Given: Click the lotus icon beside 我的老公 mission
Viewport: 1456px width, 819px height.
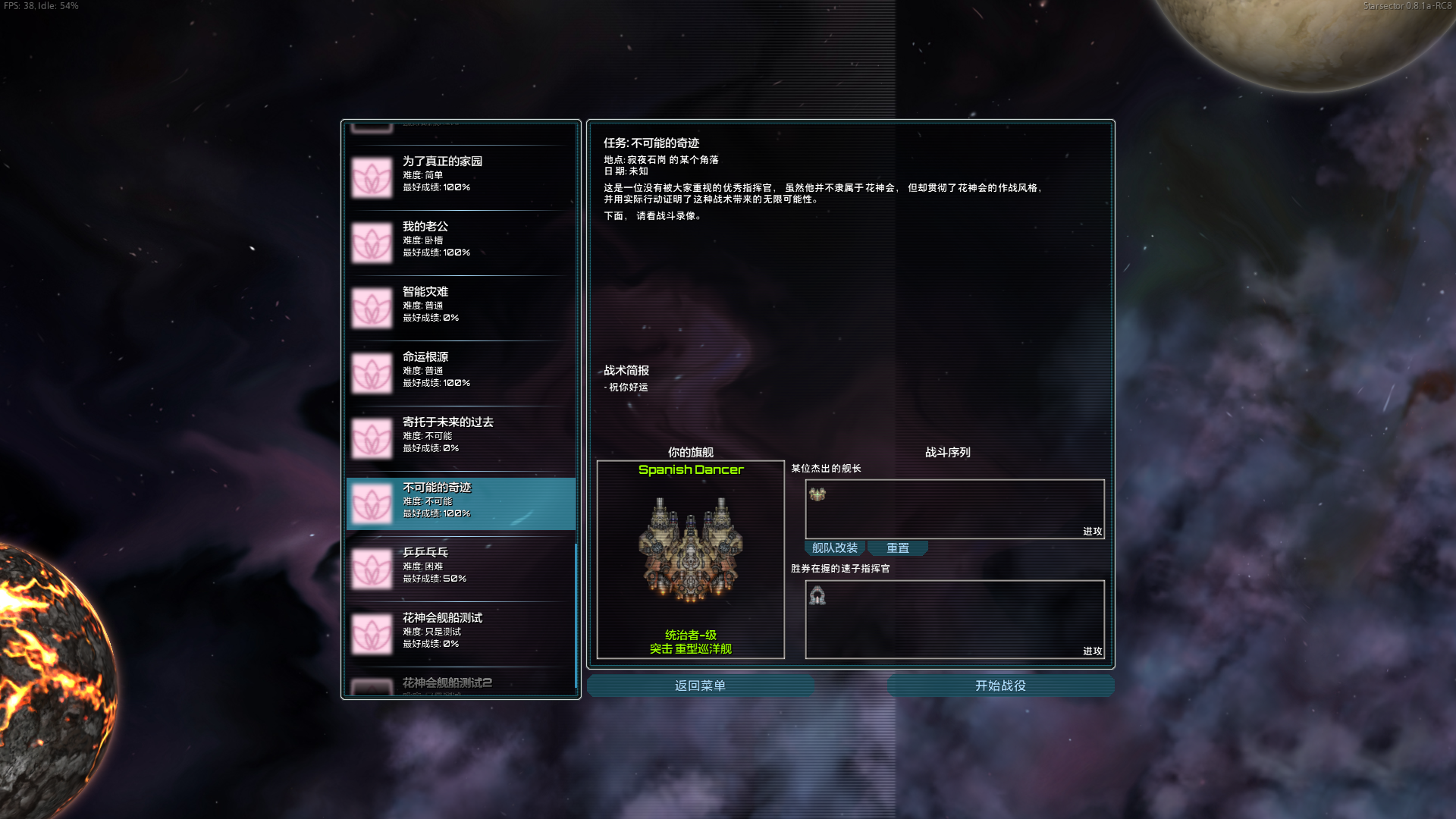Looking at the screenshot, I should (x=371, y=241).
